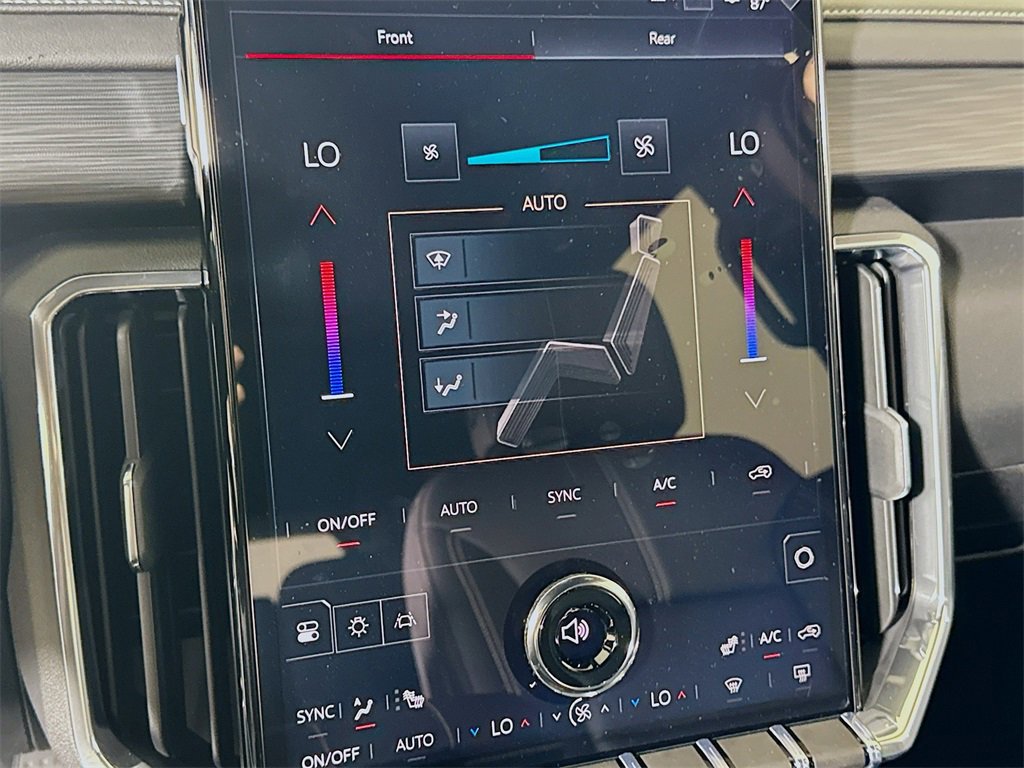
Task: Toggle ON/OFF in the main climate panel
Action: click(347, 521)
